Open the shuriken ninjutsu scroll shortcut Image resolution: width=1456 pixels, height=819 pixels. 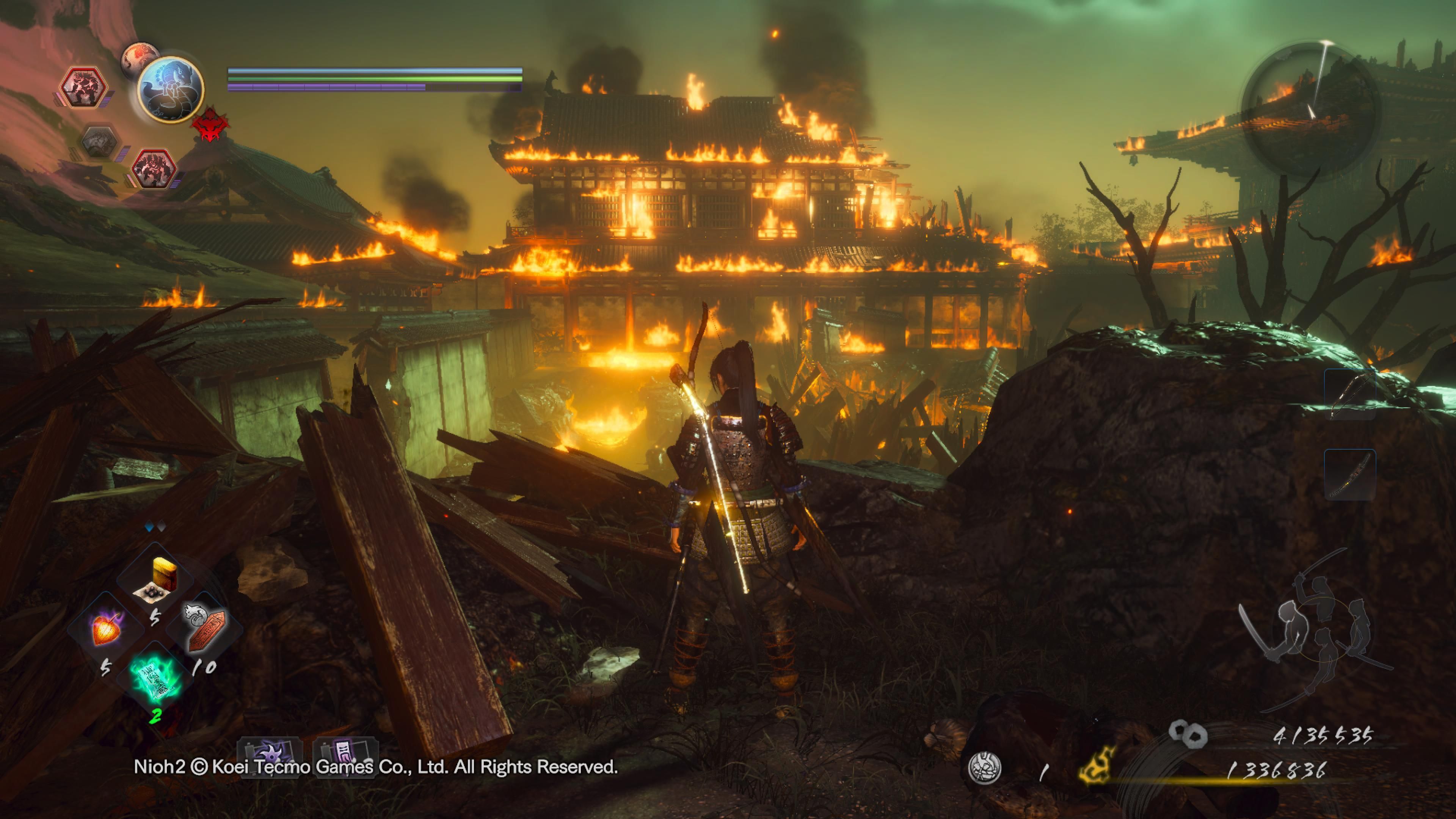[270, 755]
